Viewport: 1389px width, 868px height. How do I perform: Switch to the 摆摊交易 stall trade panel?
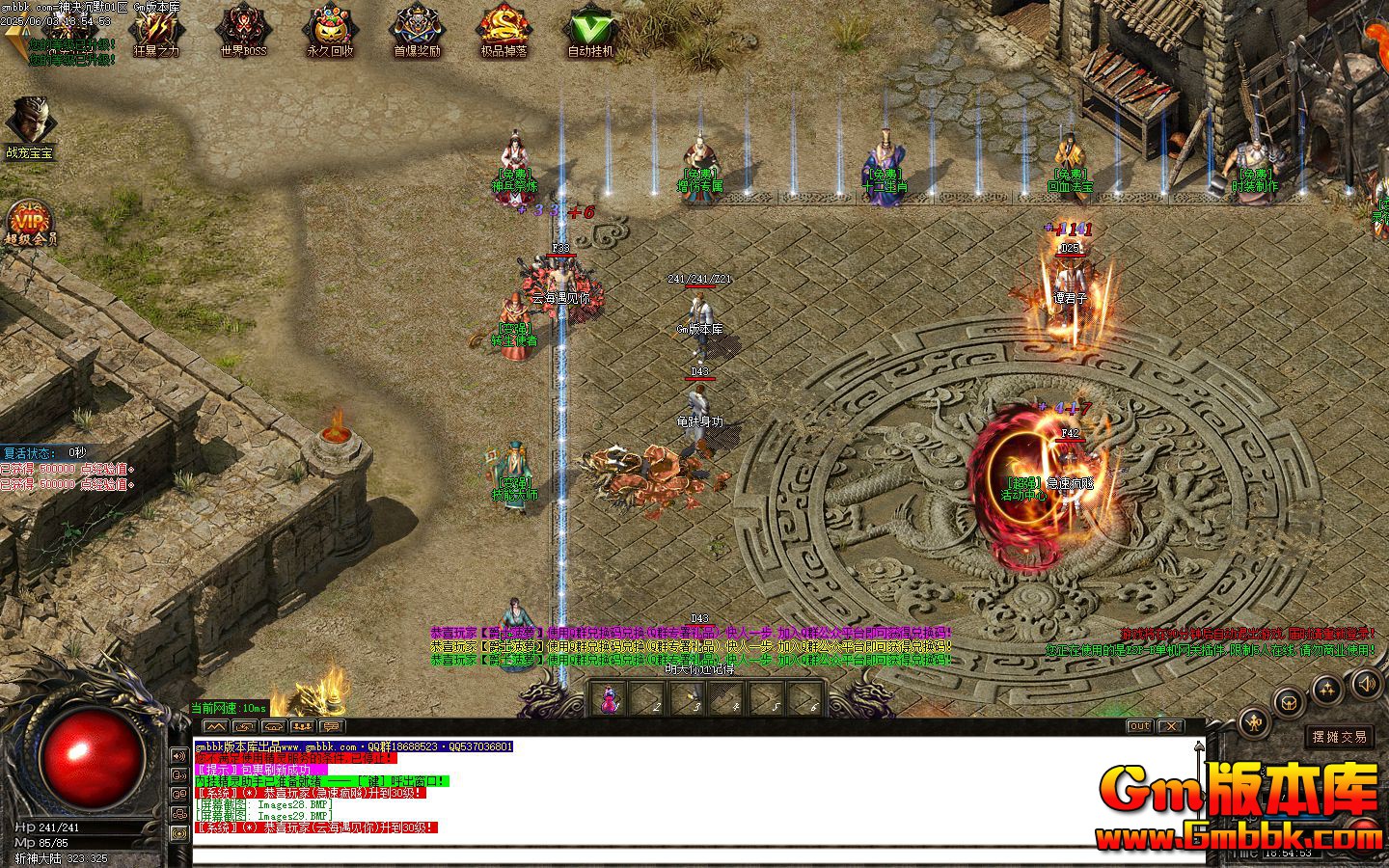point(1341,736)
